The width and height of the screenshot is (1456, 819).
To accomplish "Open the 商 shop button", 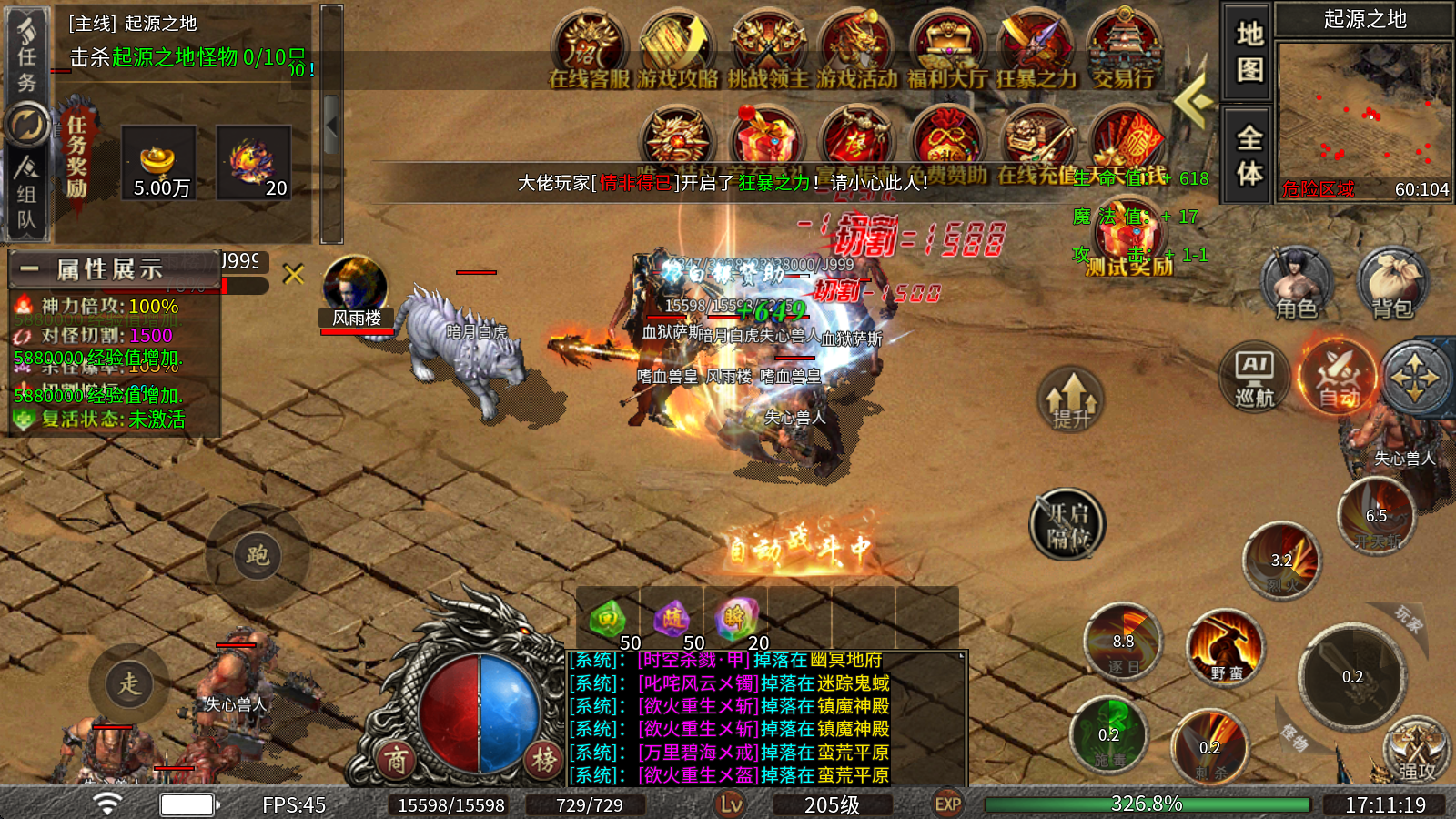I will (396, 760).
